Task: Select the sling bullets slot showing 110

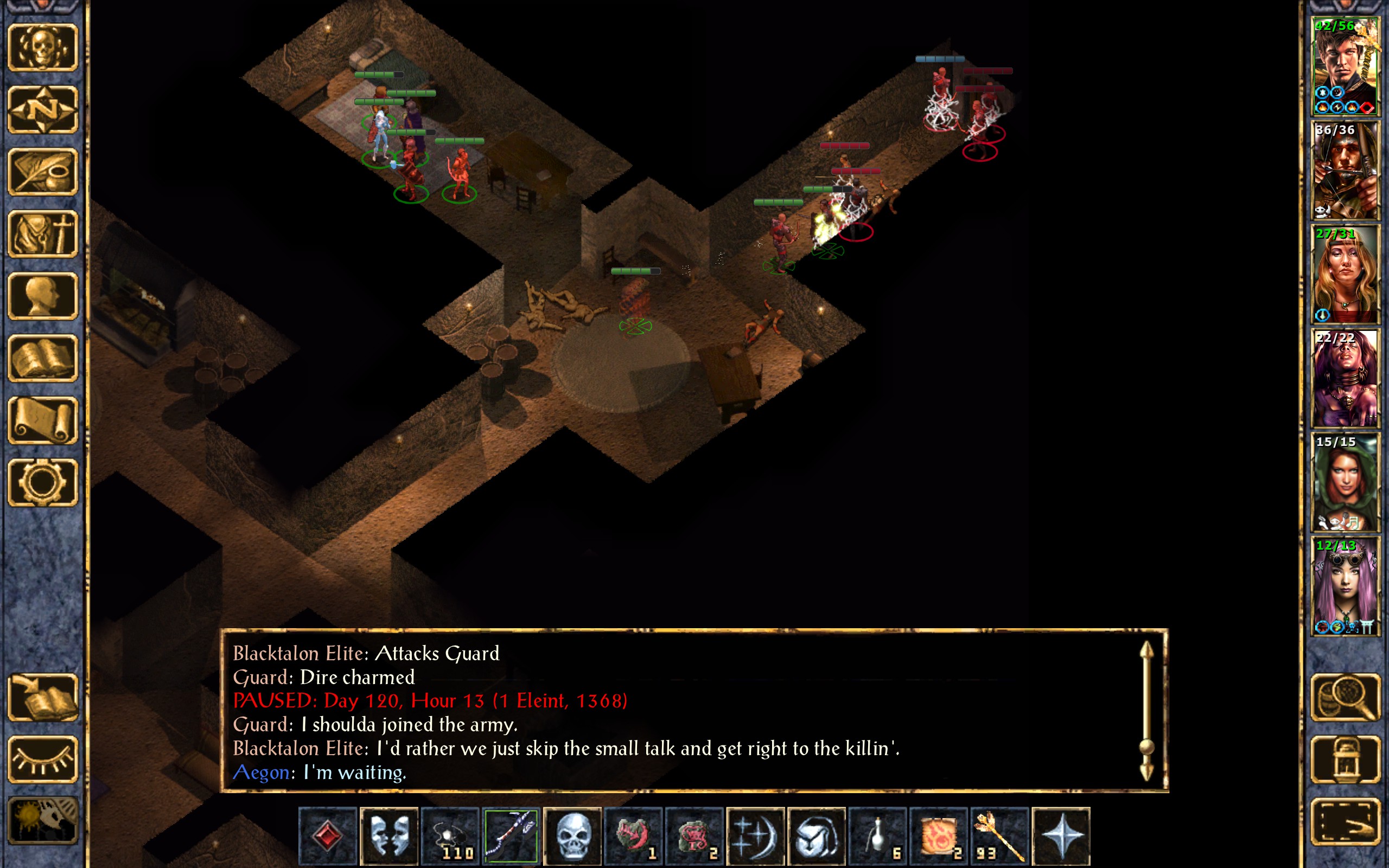Action: point(450,835)
